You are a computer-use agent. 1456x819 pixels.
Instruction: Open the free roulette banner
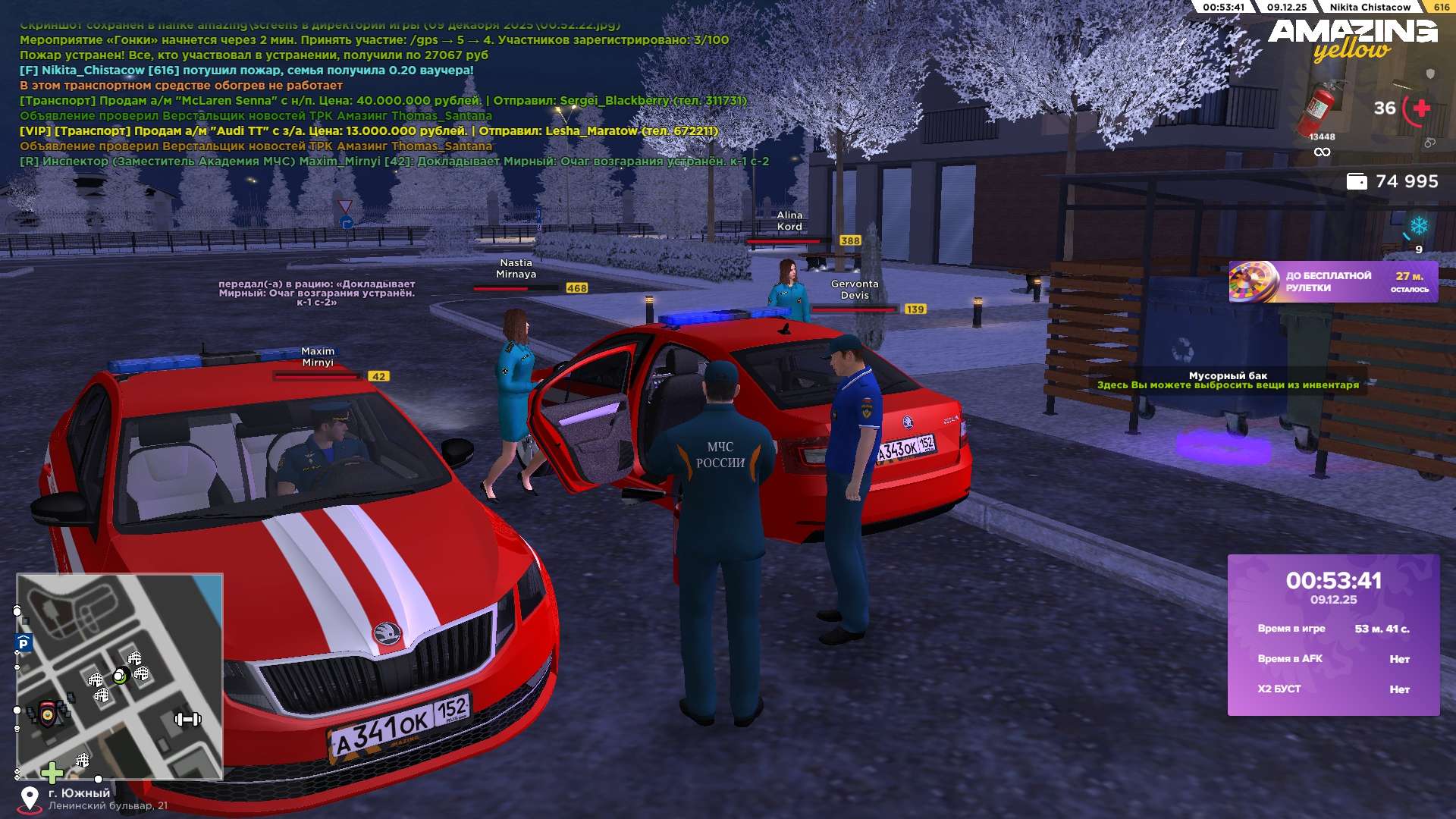point(1332,282)
